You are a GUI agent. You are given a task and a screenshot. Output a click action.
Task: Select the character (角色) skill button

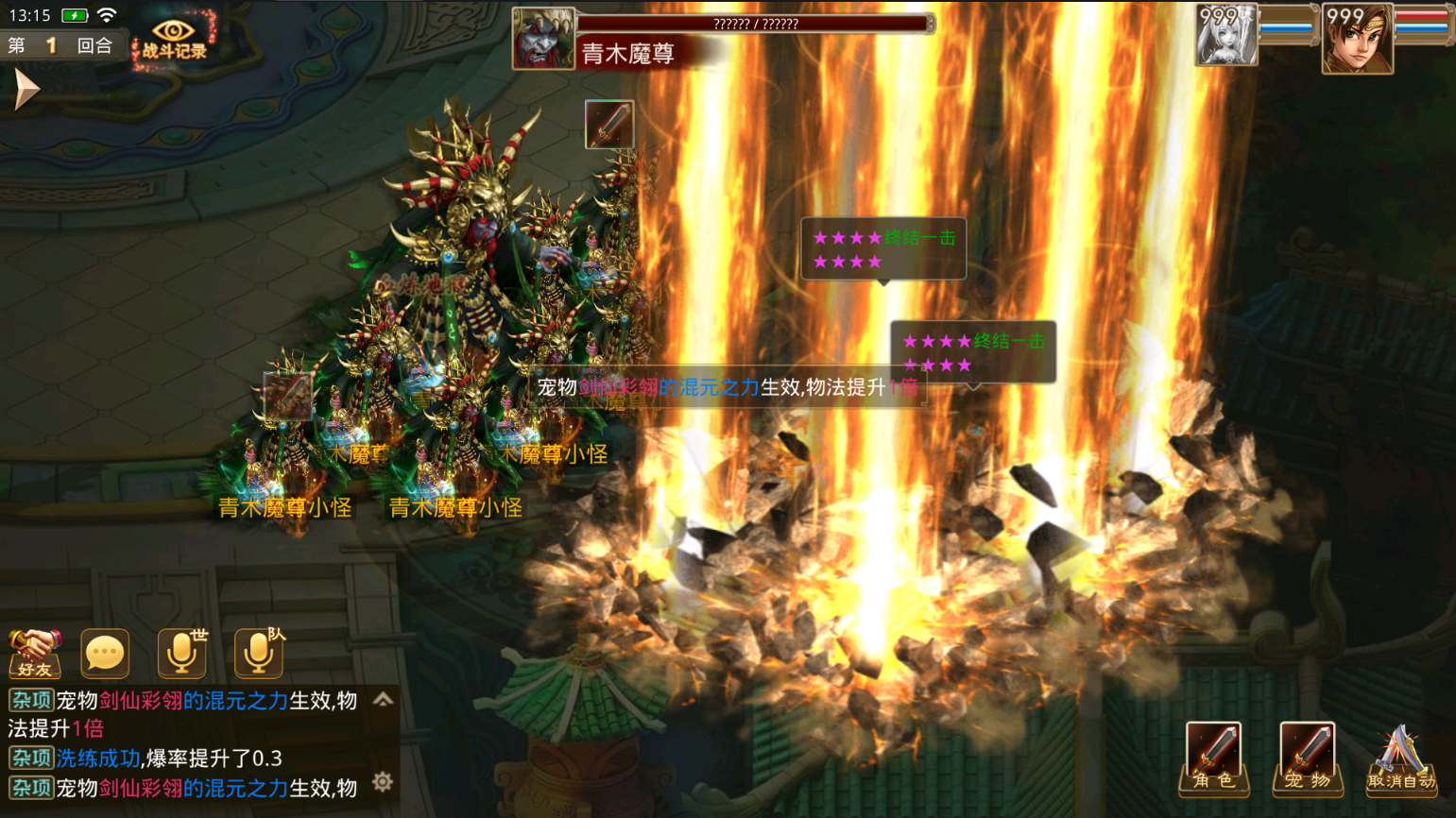1213,758
